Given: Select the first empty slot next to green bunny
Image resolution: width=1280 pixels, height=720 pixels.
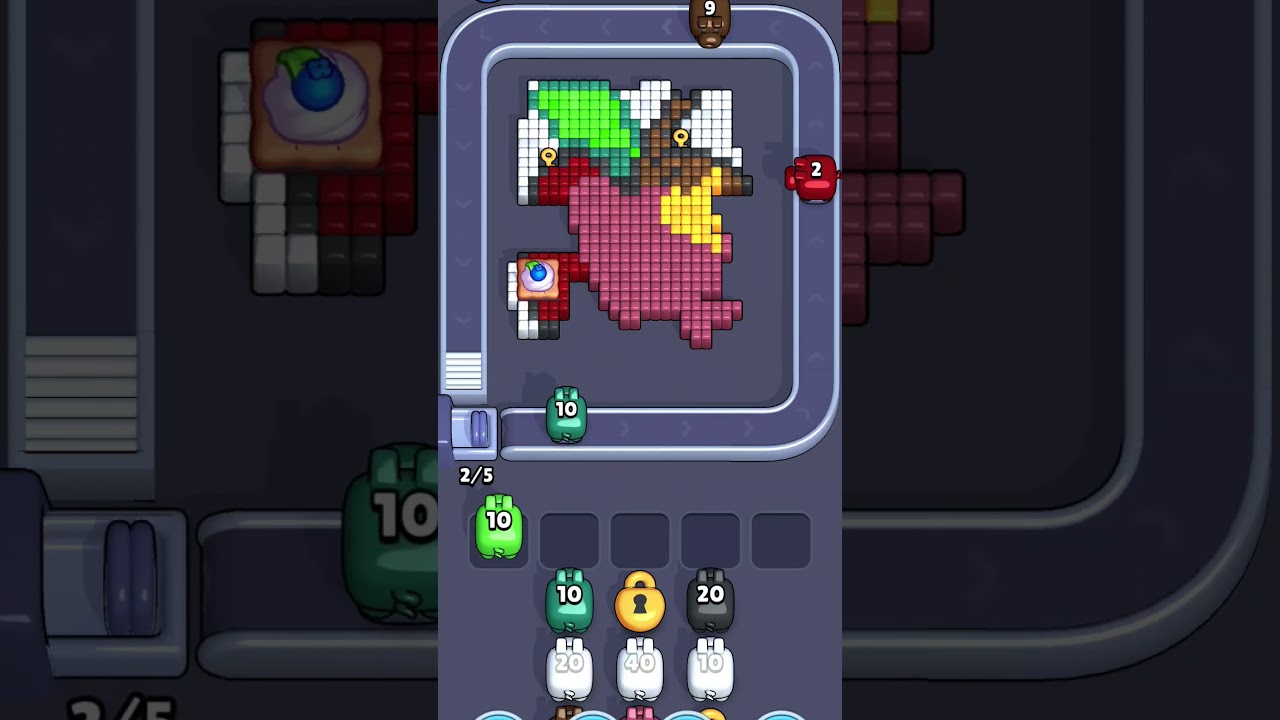Looking at the screenshot, I should pos(569,539).
